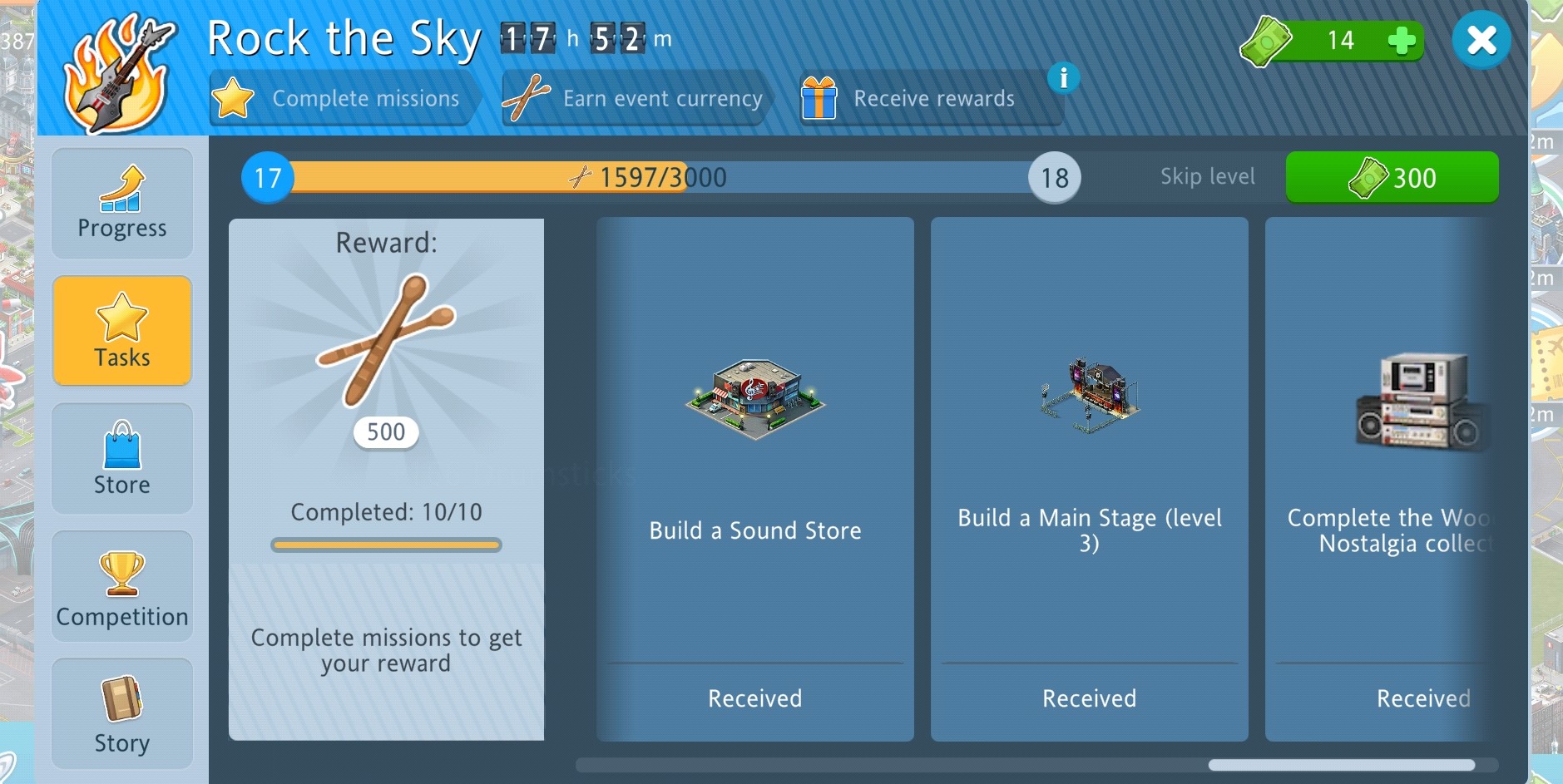The image size is (1563, 784).
Task: Close the Rock the Sky event window
Action: (1481, 40)
